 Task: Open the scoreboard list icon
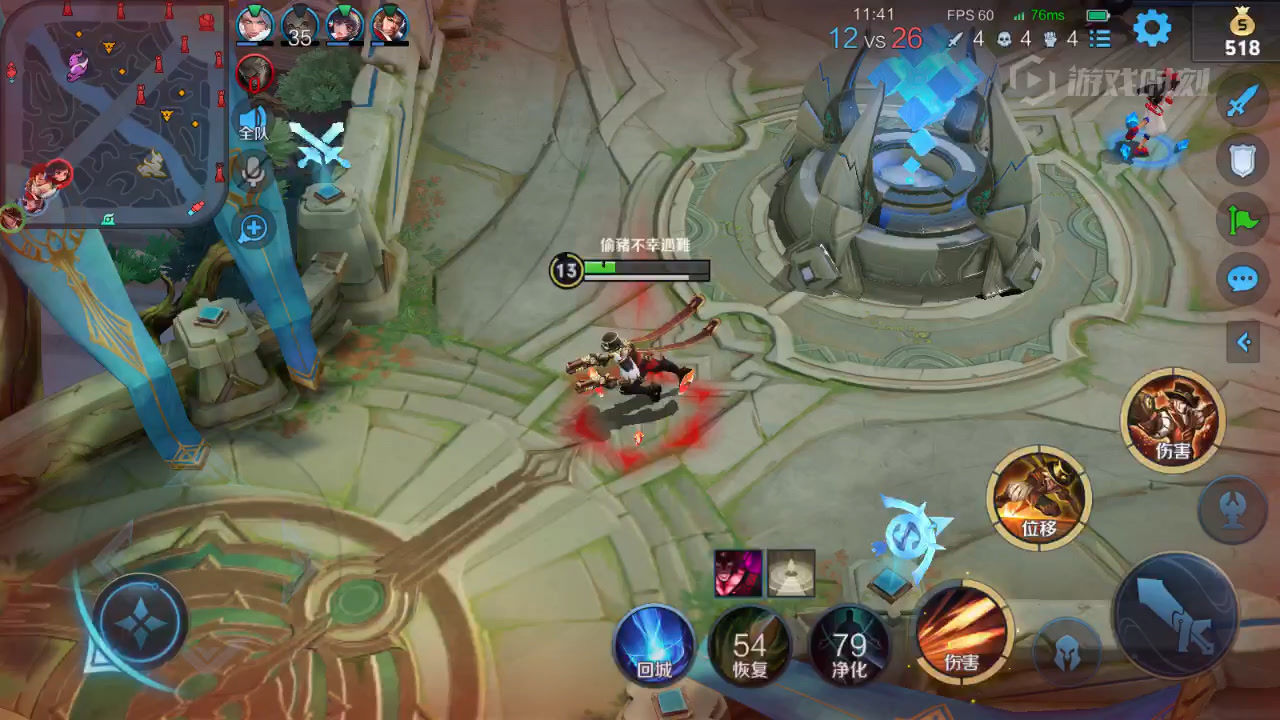coord(1100,39)
